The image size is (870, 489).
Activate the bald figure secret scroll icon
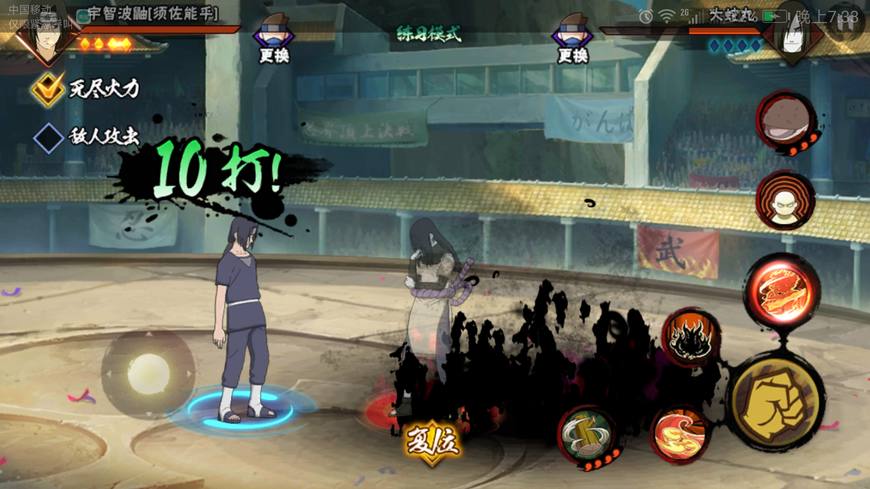coord(785,200)
